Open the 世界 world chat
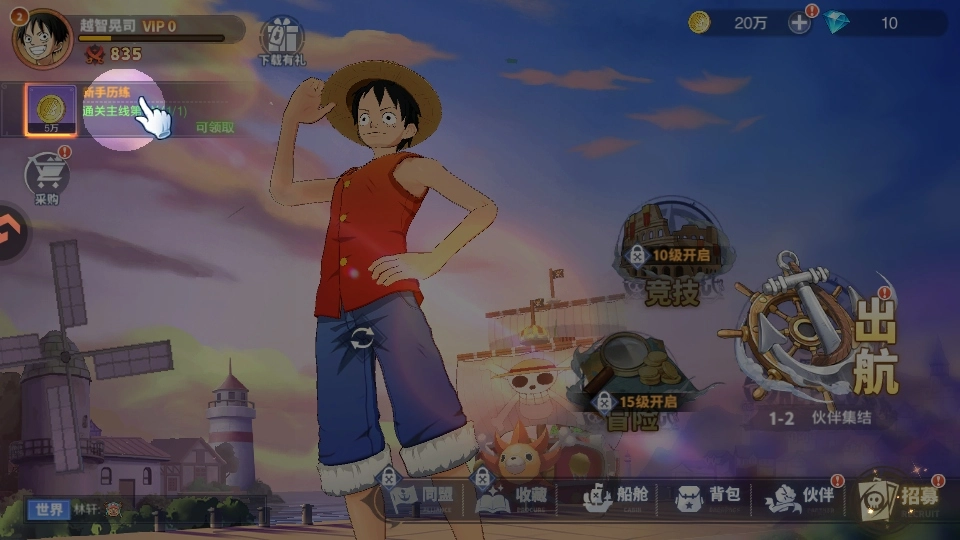960x540 pixels. coord(49,509)
